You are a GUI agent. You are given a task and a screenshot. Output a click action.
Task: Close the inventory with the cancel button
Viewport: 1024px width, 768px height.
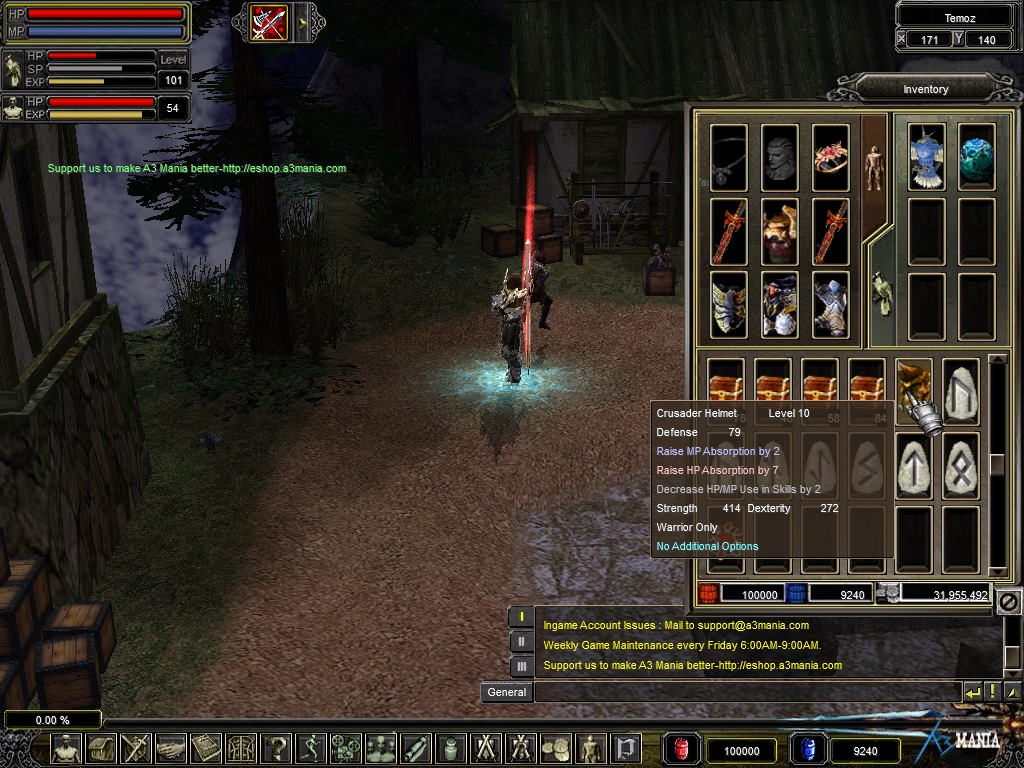(1008, 601)
